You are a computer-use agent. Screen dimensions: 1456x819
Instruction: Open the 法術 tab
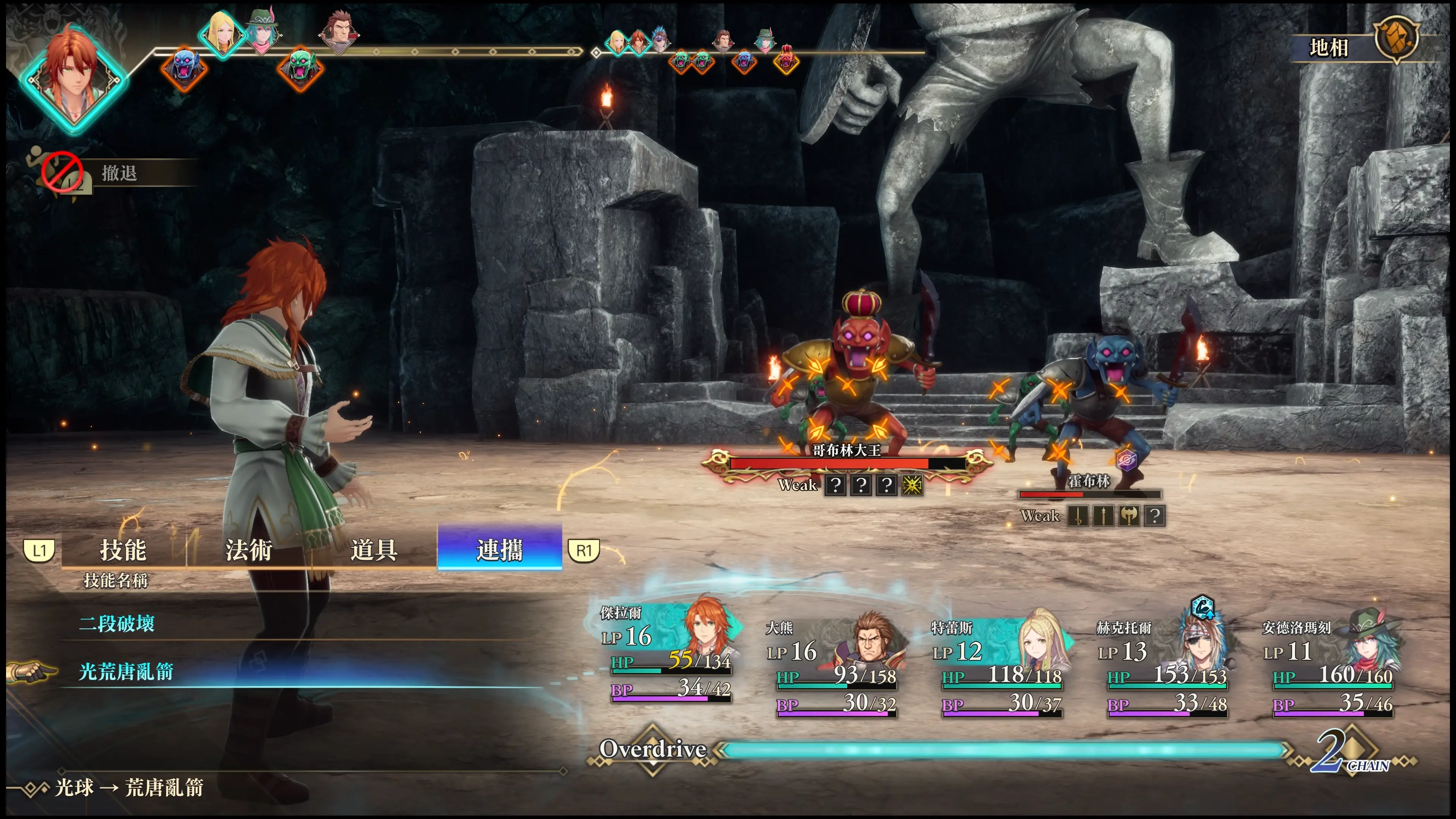tap(249, 549)
